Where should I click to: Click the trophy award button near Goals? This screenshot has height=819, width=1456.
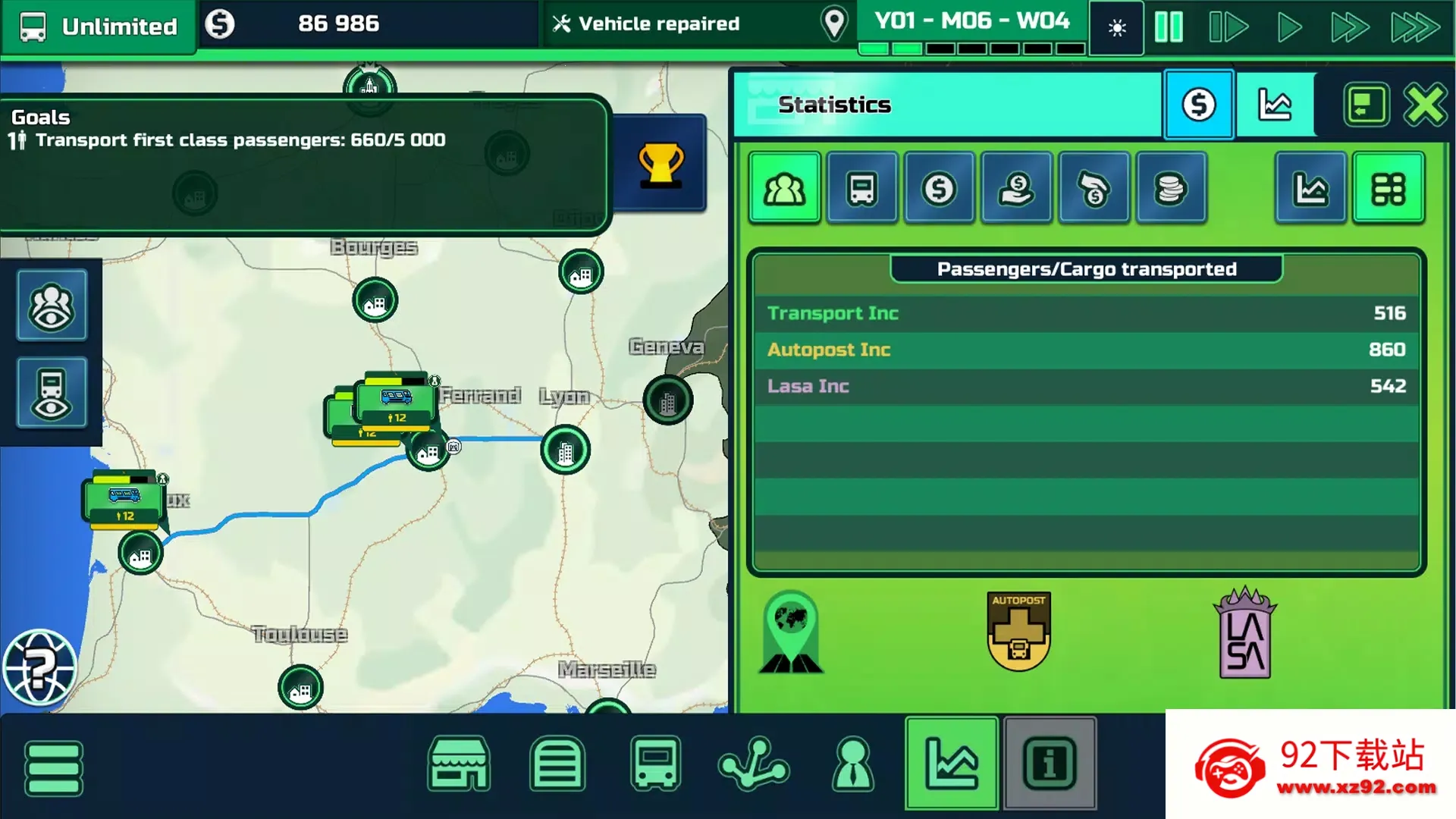(659, 164)
